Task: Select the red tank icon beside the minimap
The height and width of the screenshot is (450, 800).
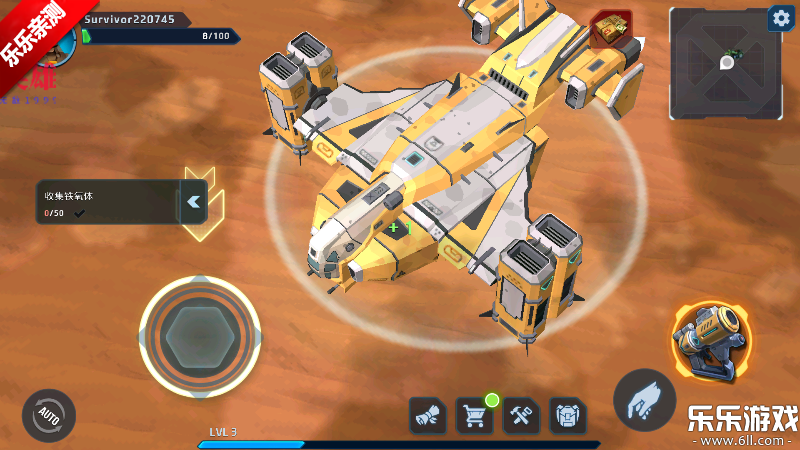Action: (x=611, y=29)
